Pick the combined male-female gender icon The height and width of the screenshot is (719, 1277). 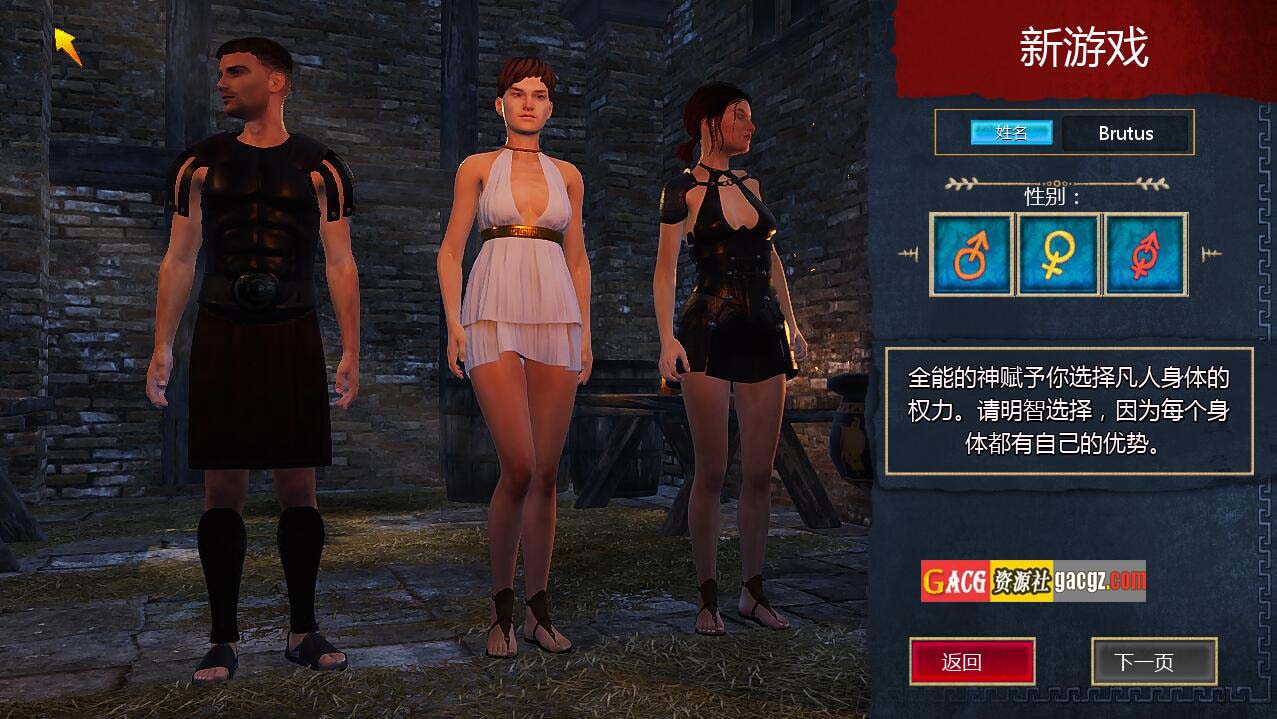(1145, 254)
